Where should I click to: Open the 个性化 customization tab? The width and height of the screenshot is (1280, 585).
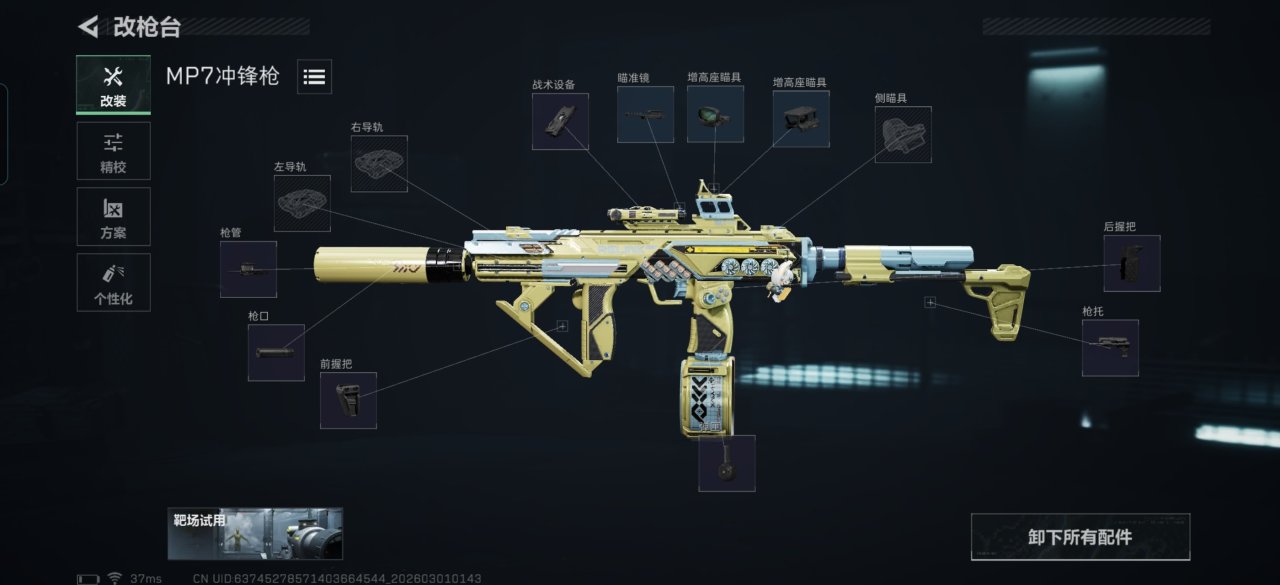[113, 282]
